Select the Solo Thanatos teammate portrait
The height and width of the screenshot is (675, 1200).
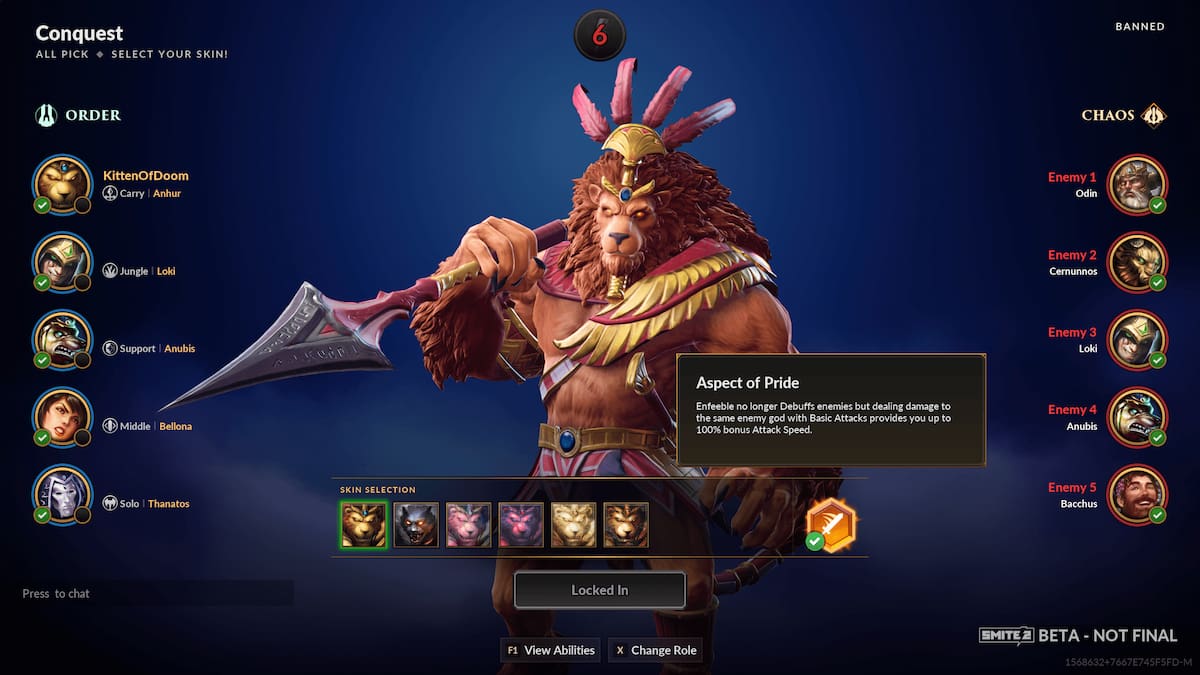pyautogui.click(x=62, y=495)
